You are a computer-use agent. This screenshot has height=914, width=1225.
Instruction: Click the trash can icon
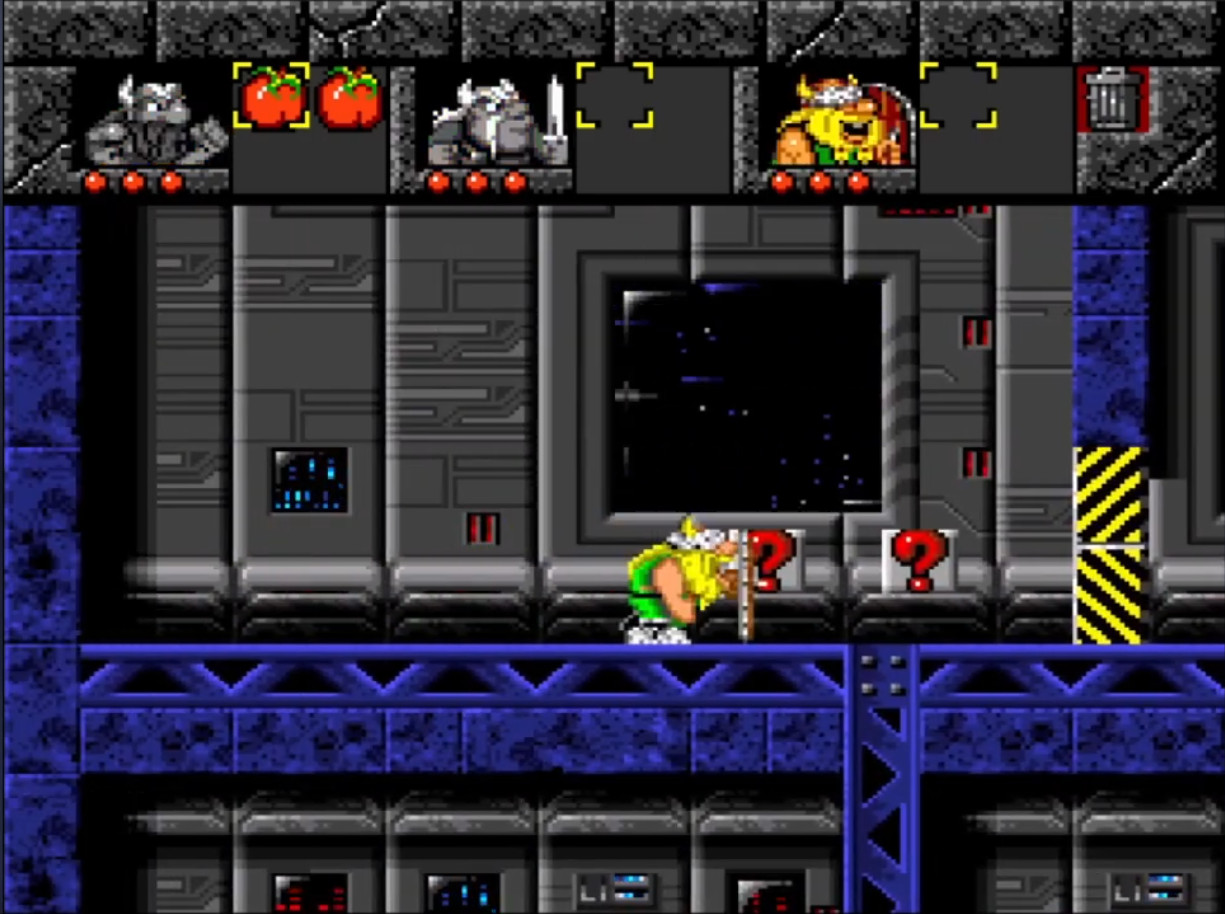(x=1111, y=99)
